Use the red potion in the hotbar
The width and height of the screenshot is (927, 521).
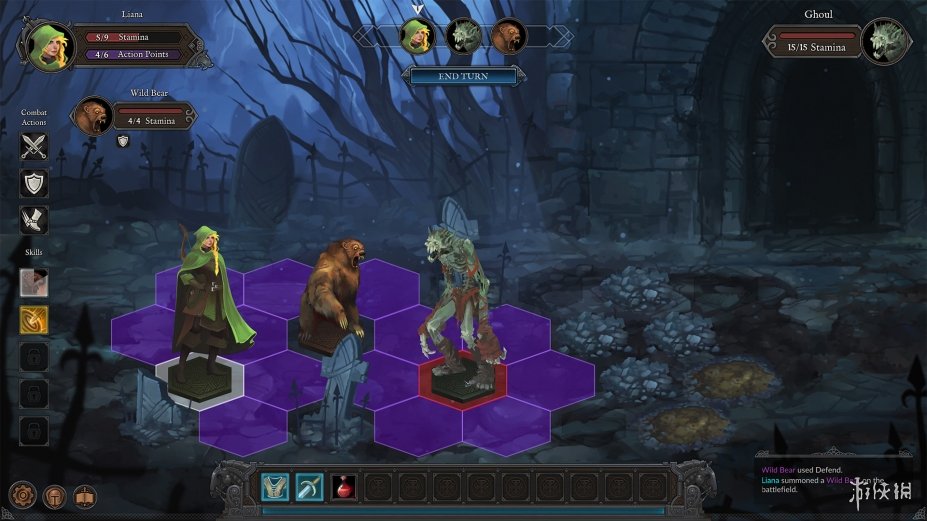(x=343, y=487)
